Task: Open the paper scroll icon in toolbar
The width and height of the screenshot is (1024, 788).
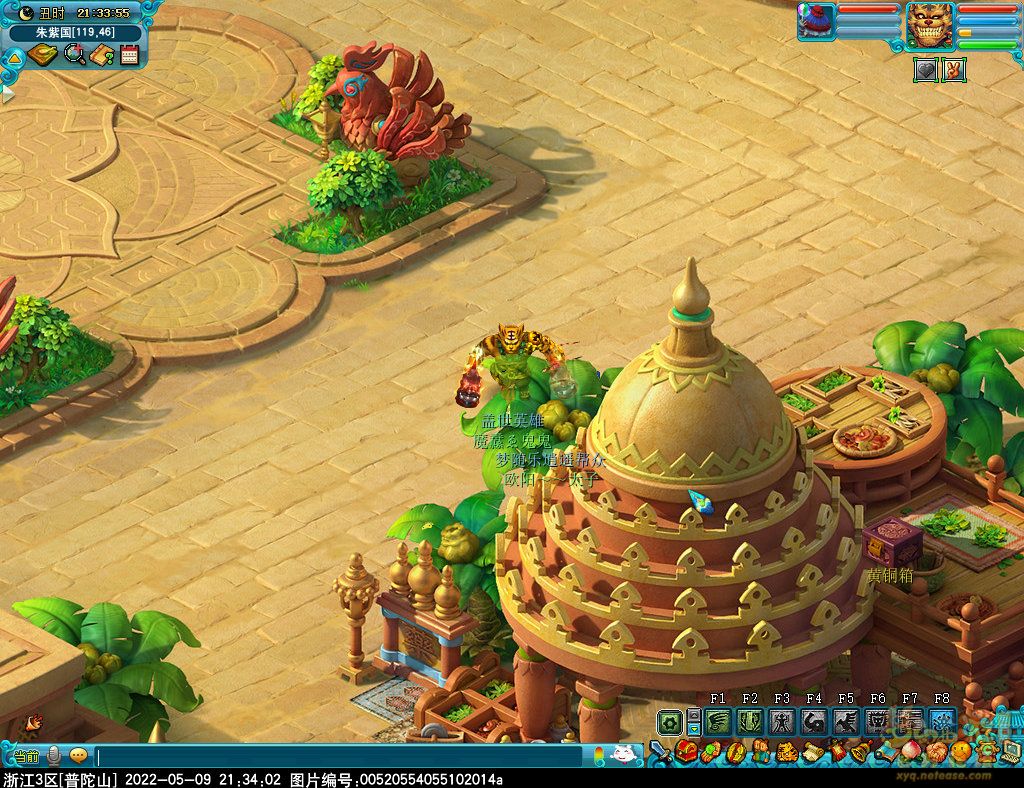Action: (810, 752)
